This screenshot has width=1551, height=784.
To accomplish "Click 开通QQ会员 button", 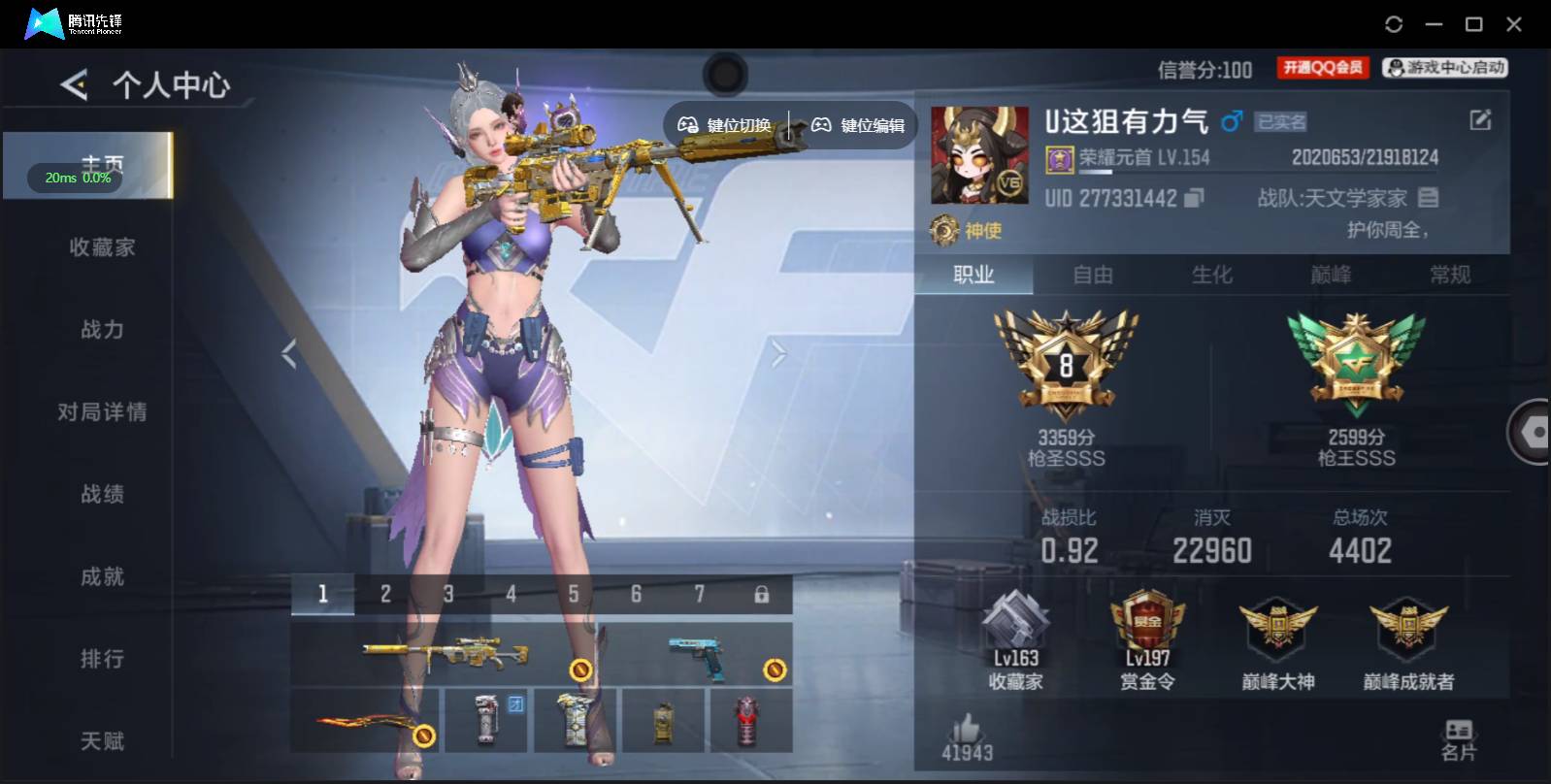I will [x=1322, y=67].
